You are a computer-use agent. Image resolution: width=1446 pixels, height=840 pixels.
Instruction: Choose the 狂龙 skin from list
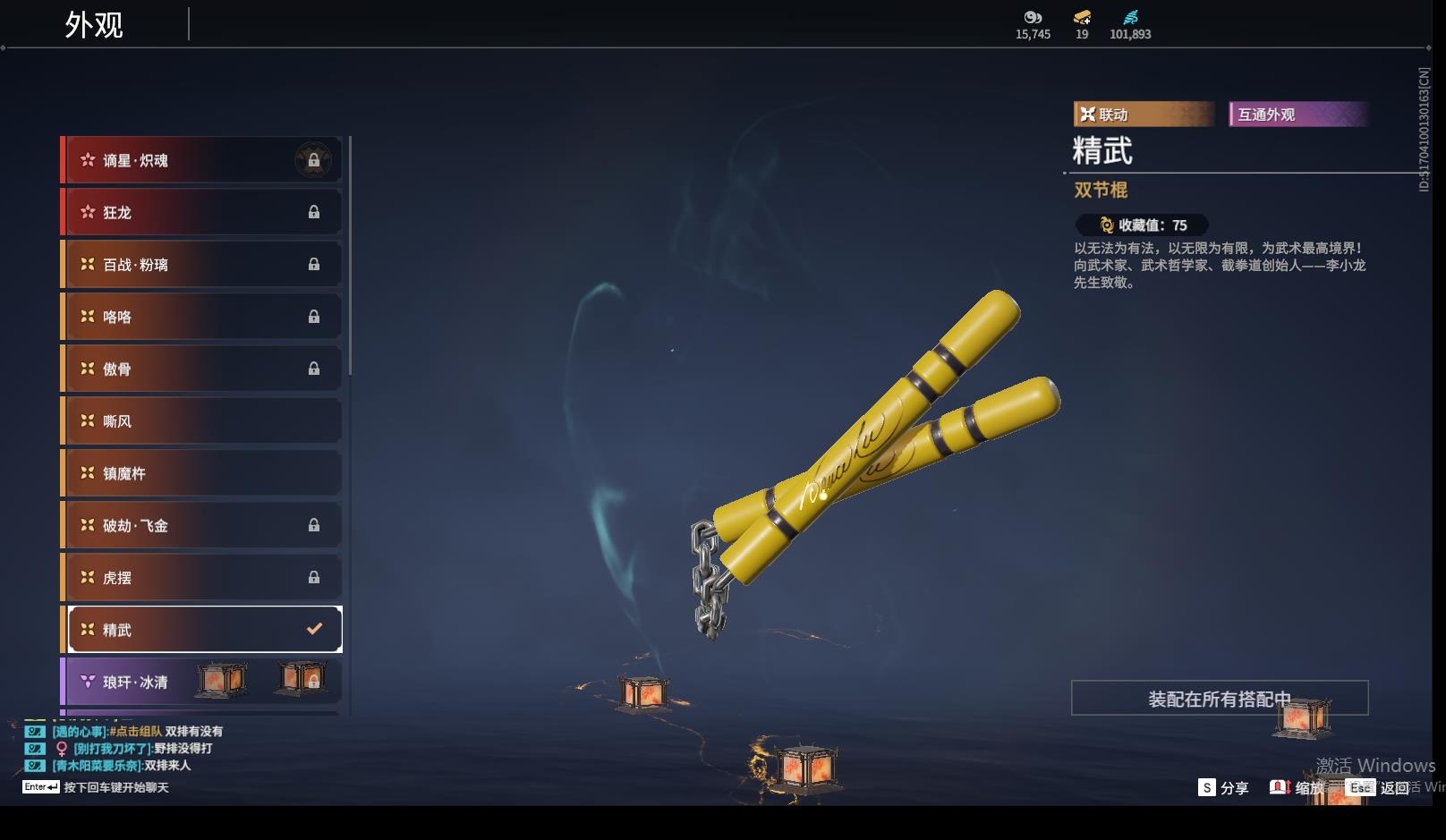click(x=202, y=212)
